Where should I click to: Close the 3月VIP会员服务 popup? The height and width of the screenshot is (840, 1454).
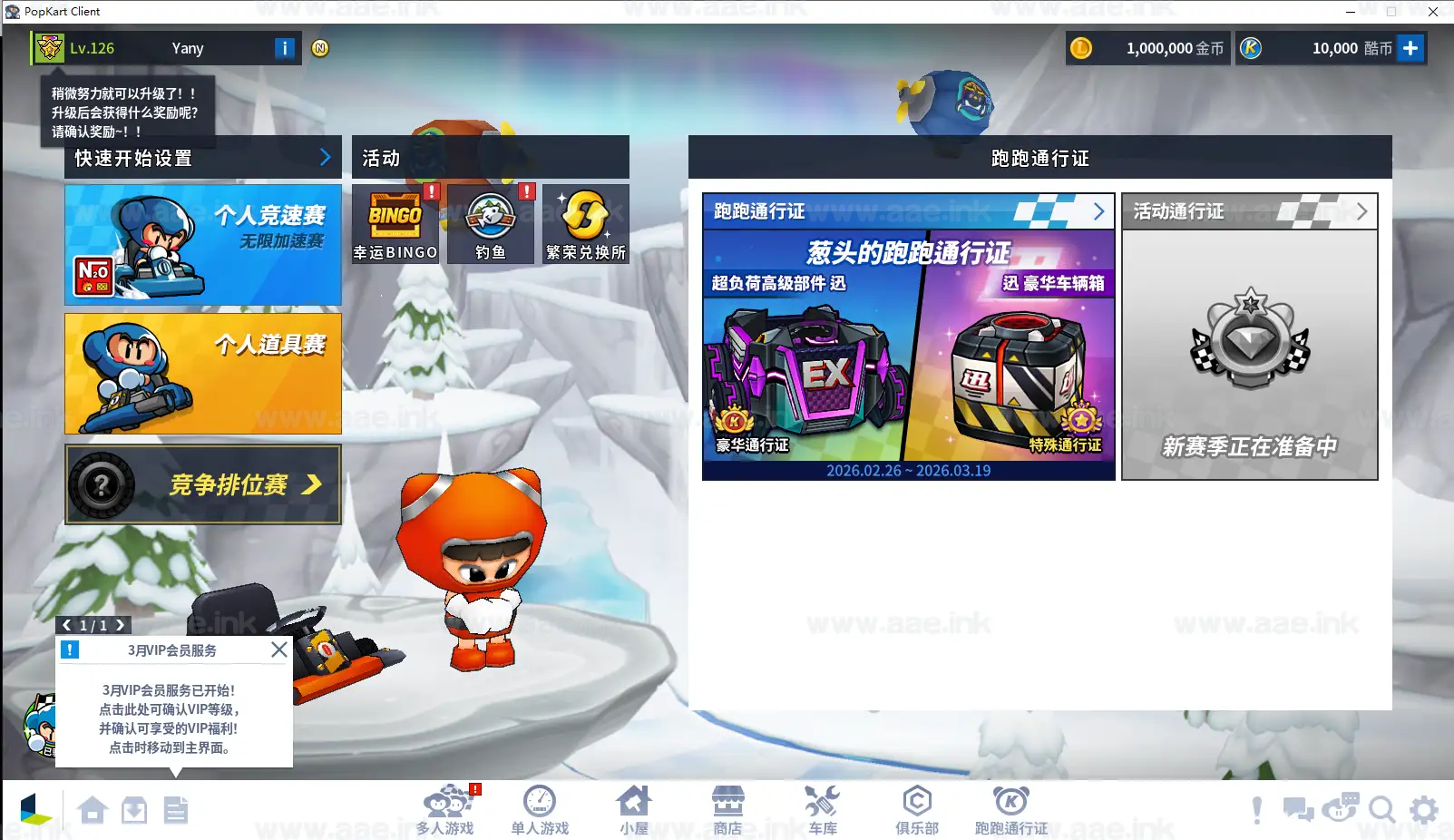278,650
